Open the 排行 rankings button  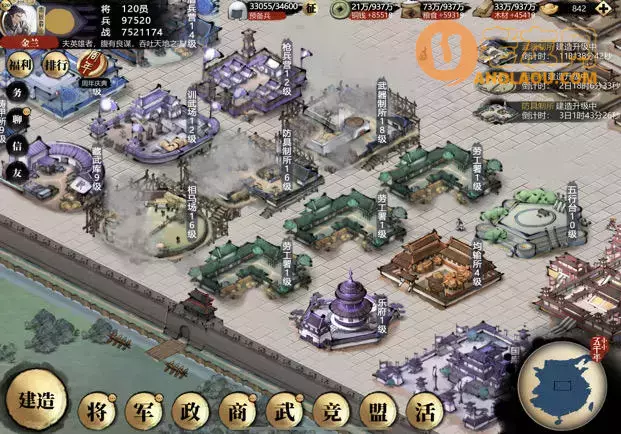(x=56, y=64)
